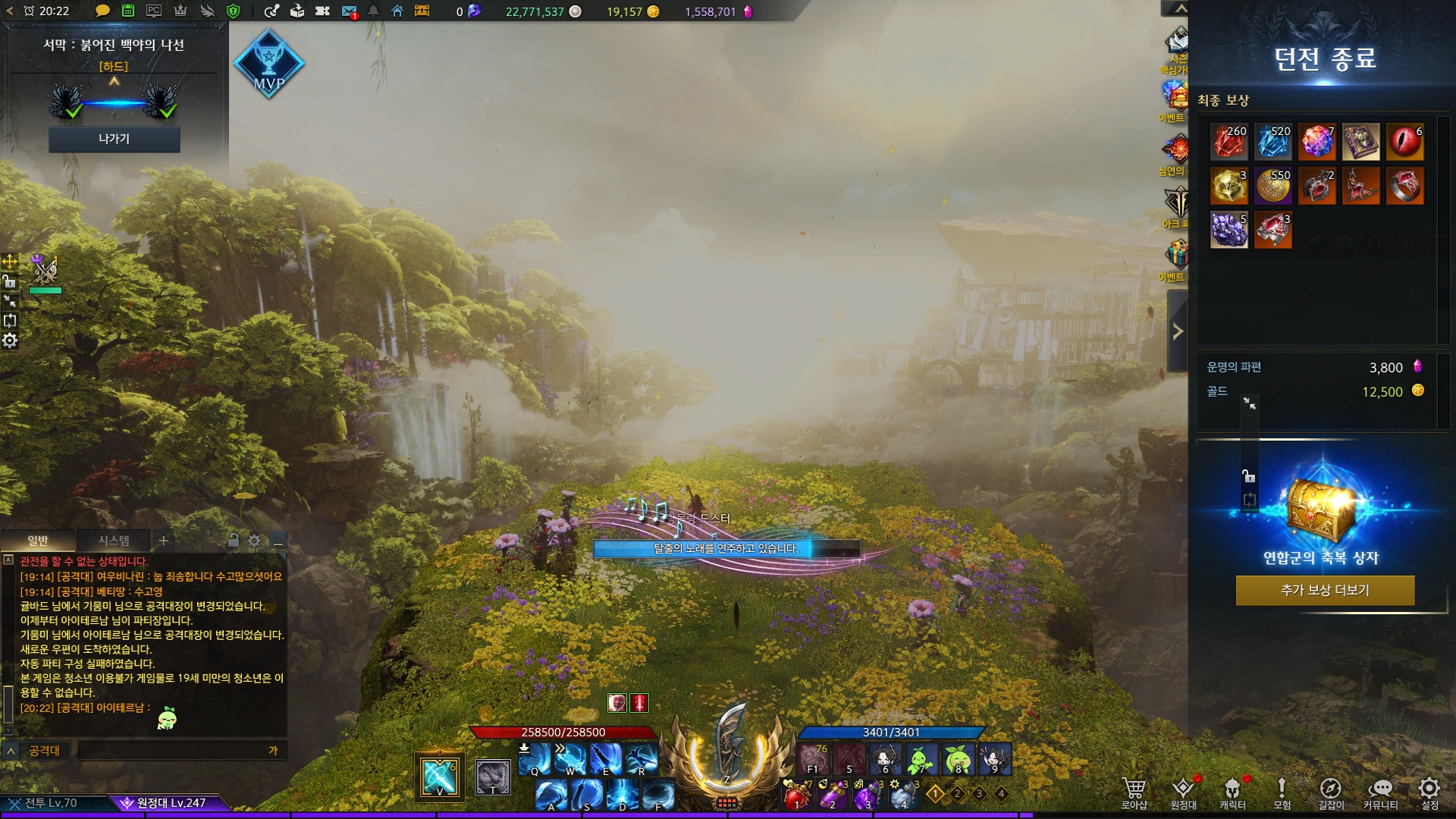The height and width of the screenshot is (819, 1456).
Task: Open the 모험 adventure menu
Action: (1282, 791)
